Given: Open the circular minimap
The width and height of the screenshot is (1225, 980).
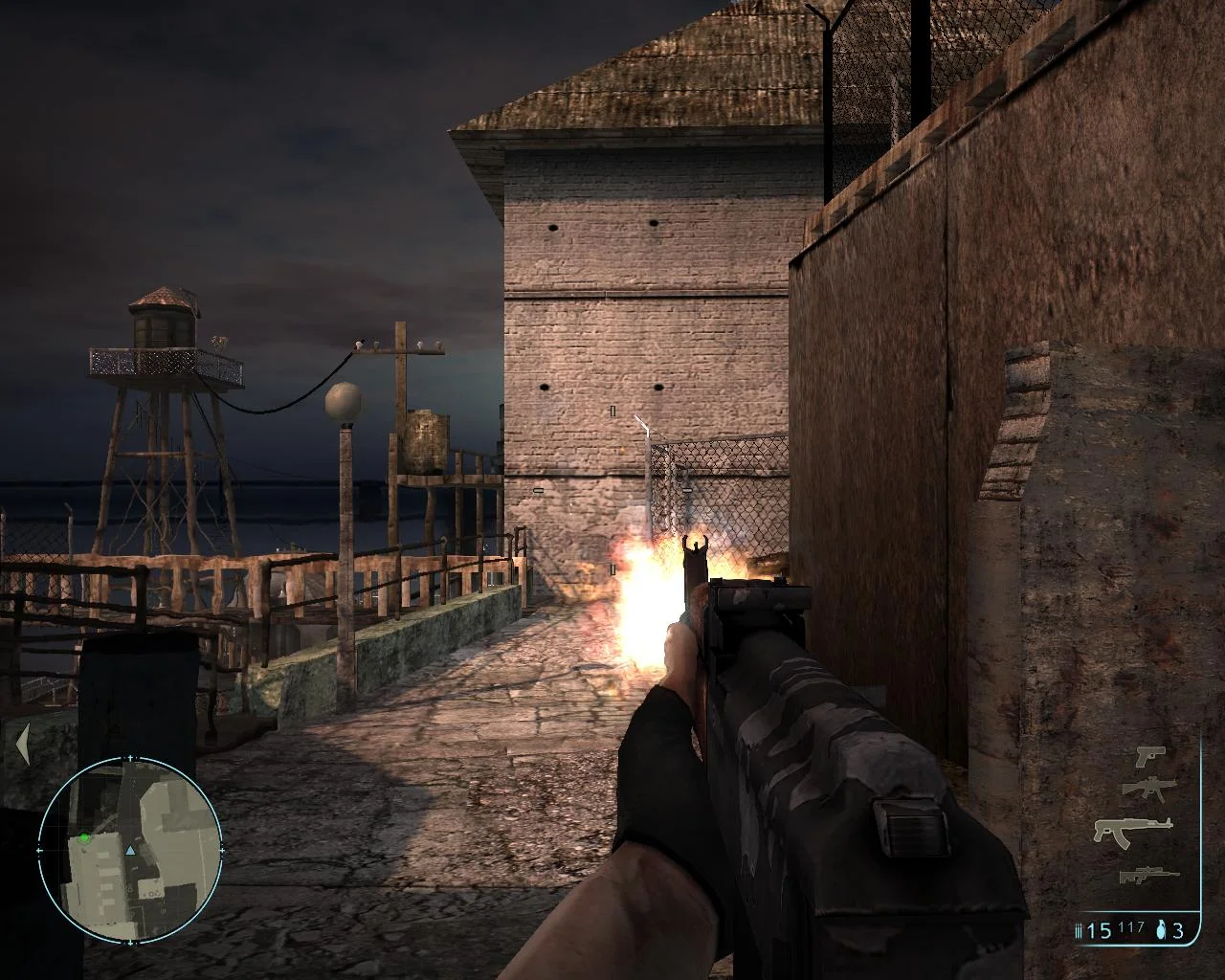Looking at the screenshot, I should [x=130, y=848].
